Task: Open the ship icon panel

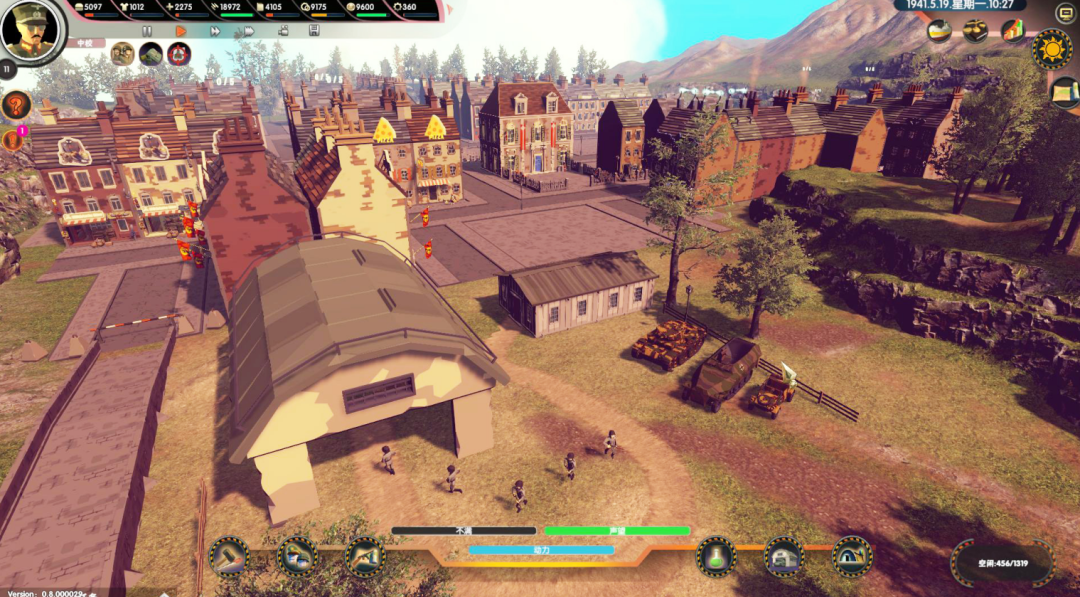Action: [x=939, y=31]
